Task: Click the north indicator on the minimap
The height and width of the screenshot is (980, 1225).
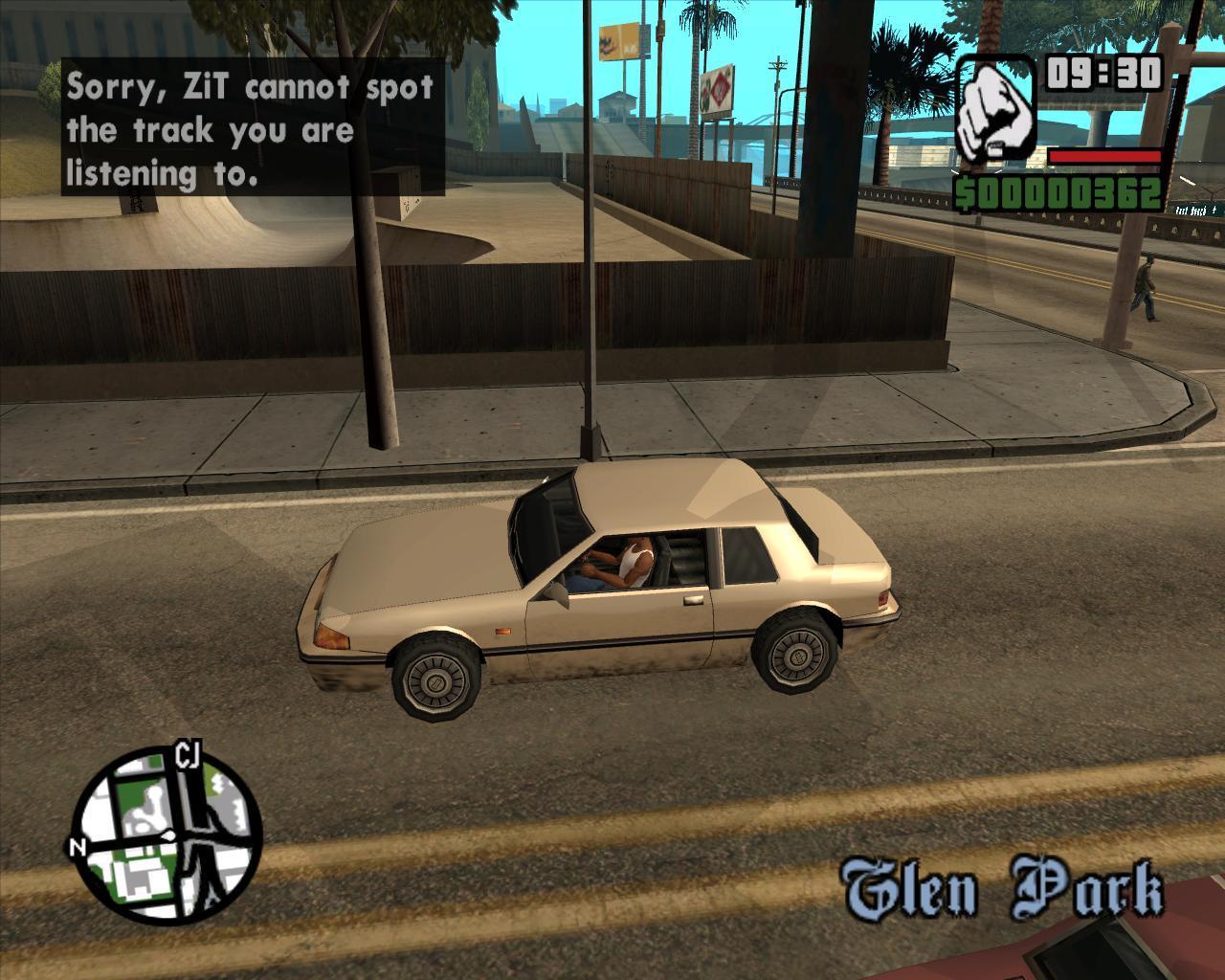Action: 76,847
